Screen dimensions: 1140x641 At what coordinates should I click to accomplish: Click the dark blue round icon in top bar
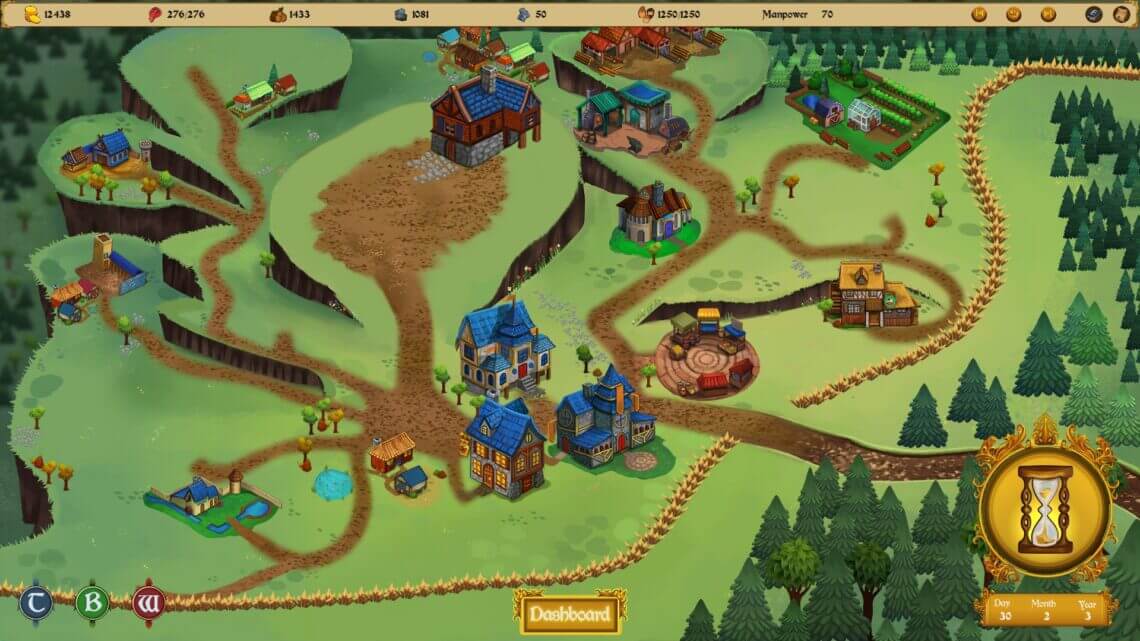[1094, 14]
